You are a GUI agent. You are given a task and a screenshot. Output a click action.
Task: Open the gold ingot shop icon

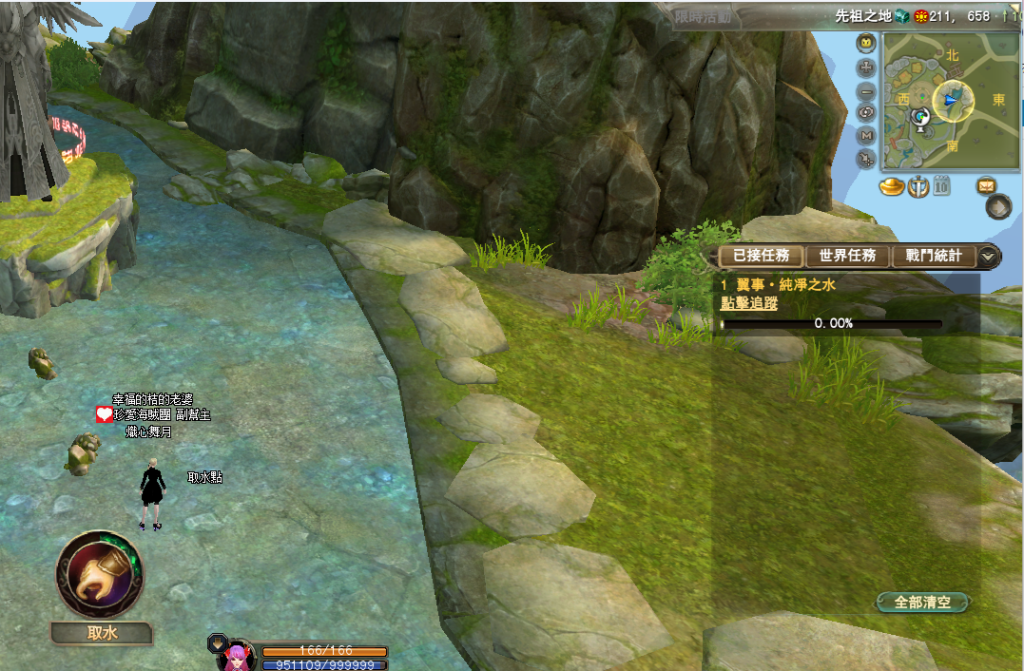pyautogui.click(x=892, y=185)
